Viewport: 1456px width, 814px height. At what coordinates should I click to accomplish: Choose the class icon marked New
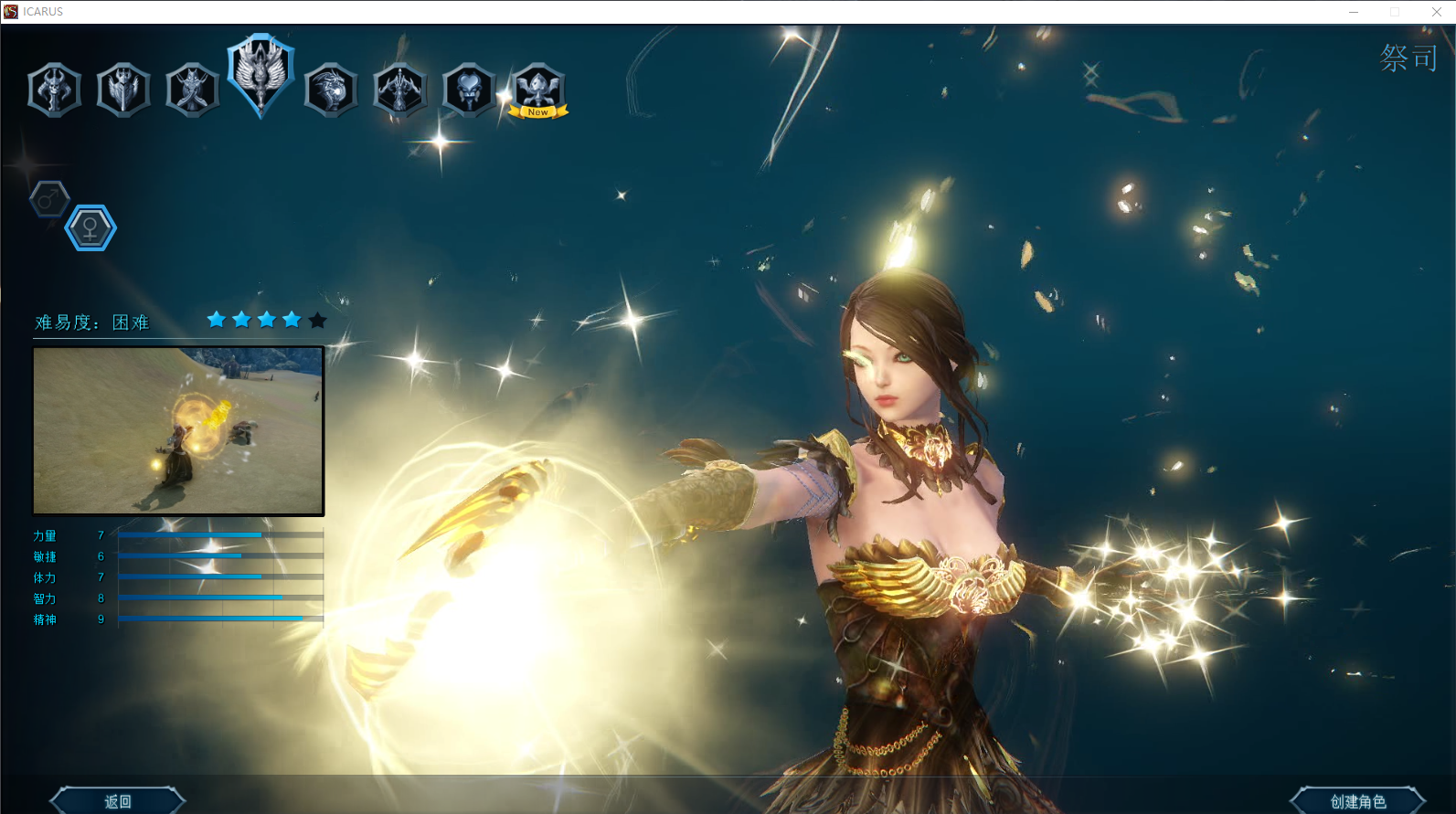click(537, 90)
